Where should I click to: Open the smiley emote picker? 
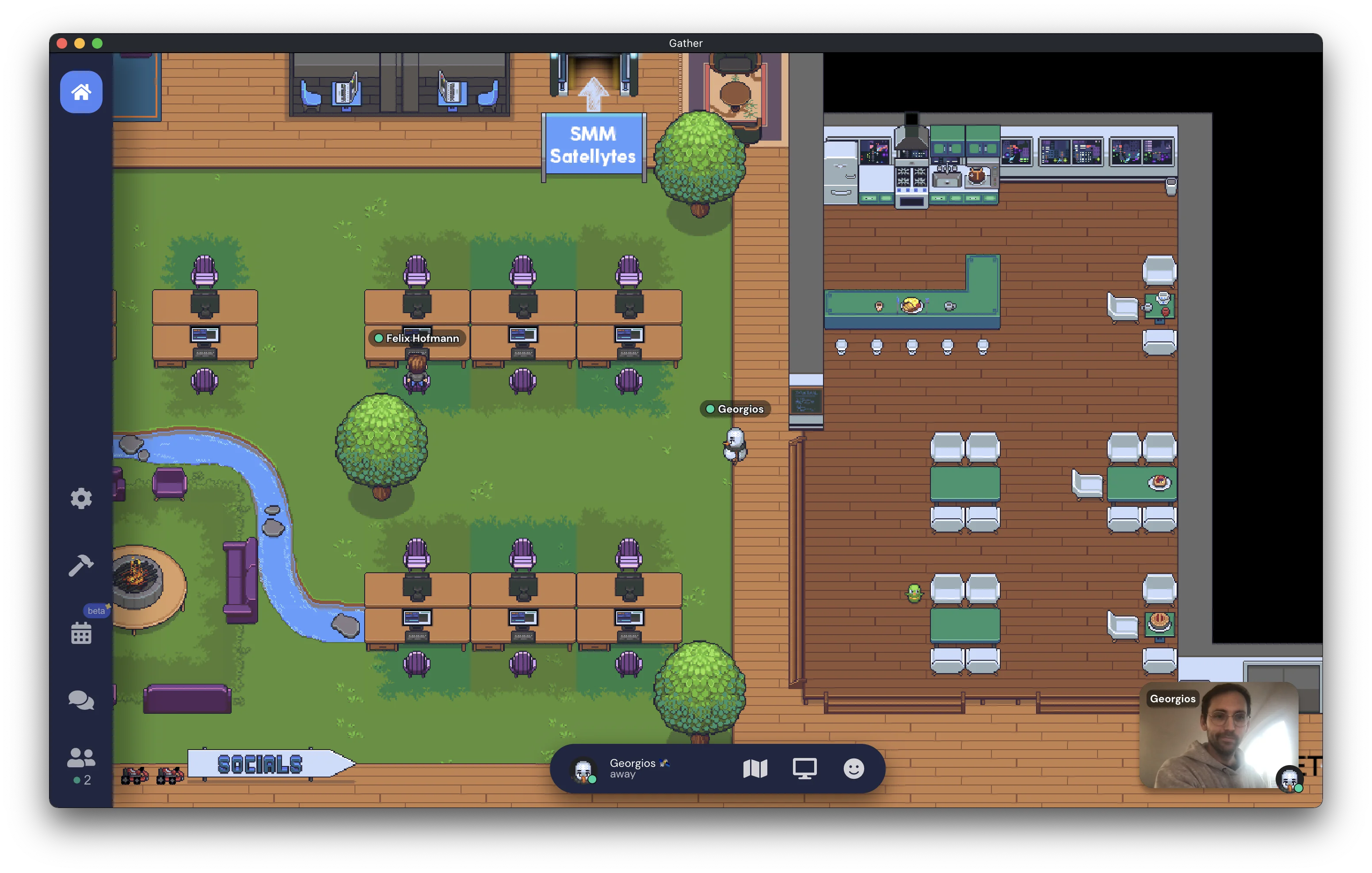point(853,769)
